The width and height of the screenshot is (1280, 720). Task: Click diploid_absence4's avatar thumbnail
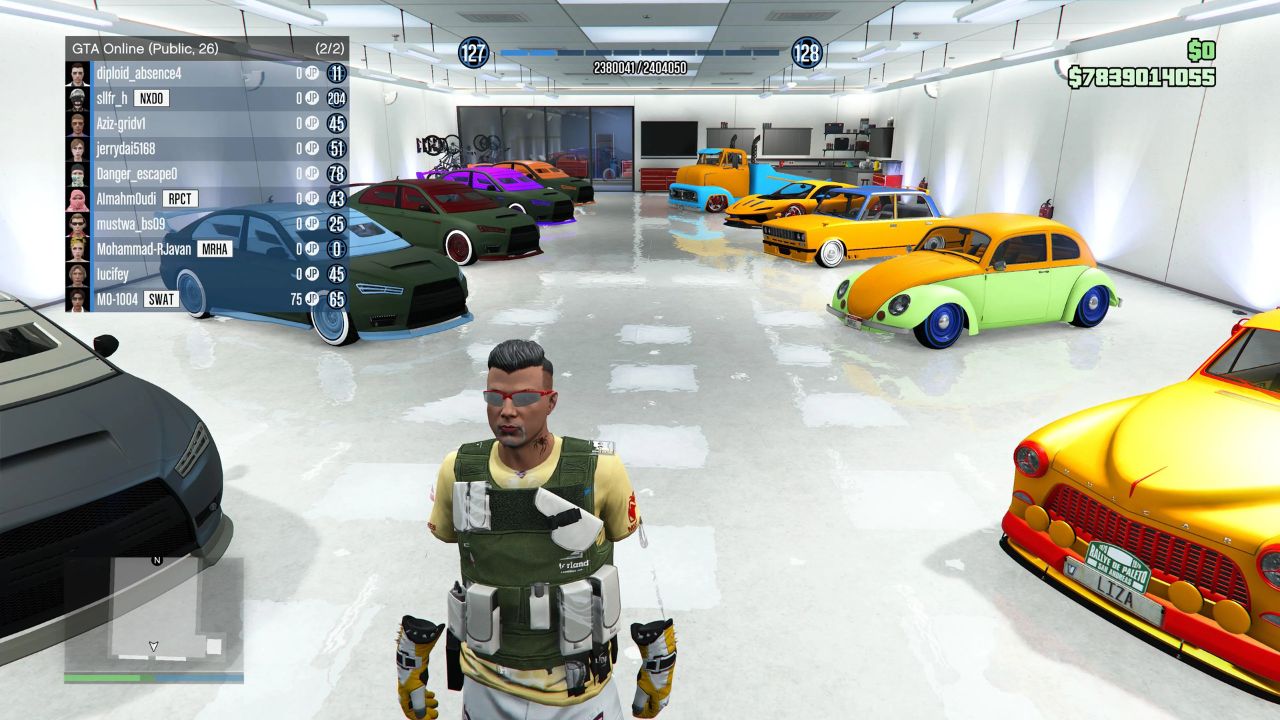point(75,74)
